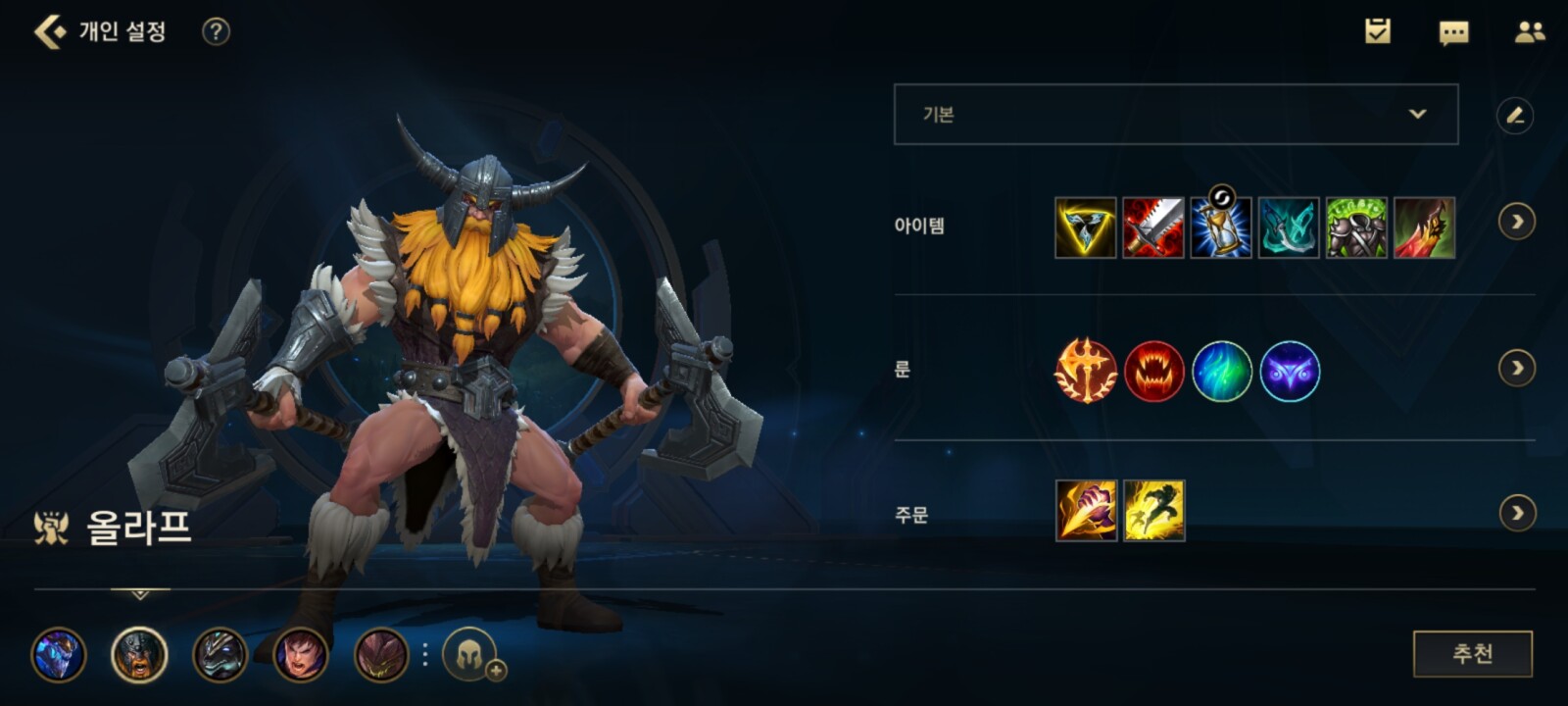
Task: Select the Olaf champion portrait
Action: coord(139,655)
